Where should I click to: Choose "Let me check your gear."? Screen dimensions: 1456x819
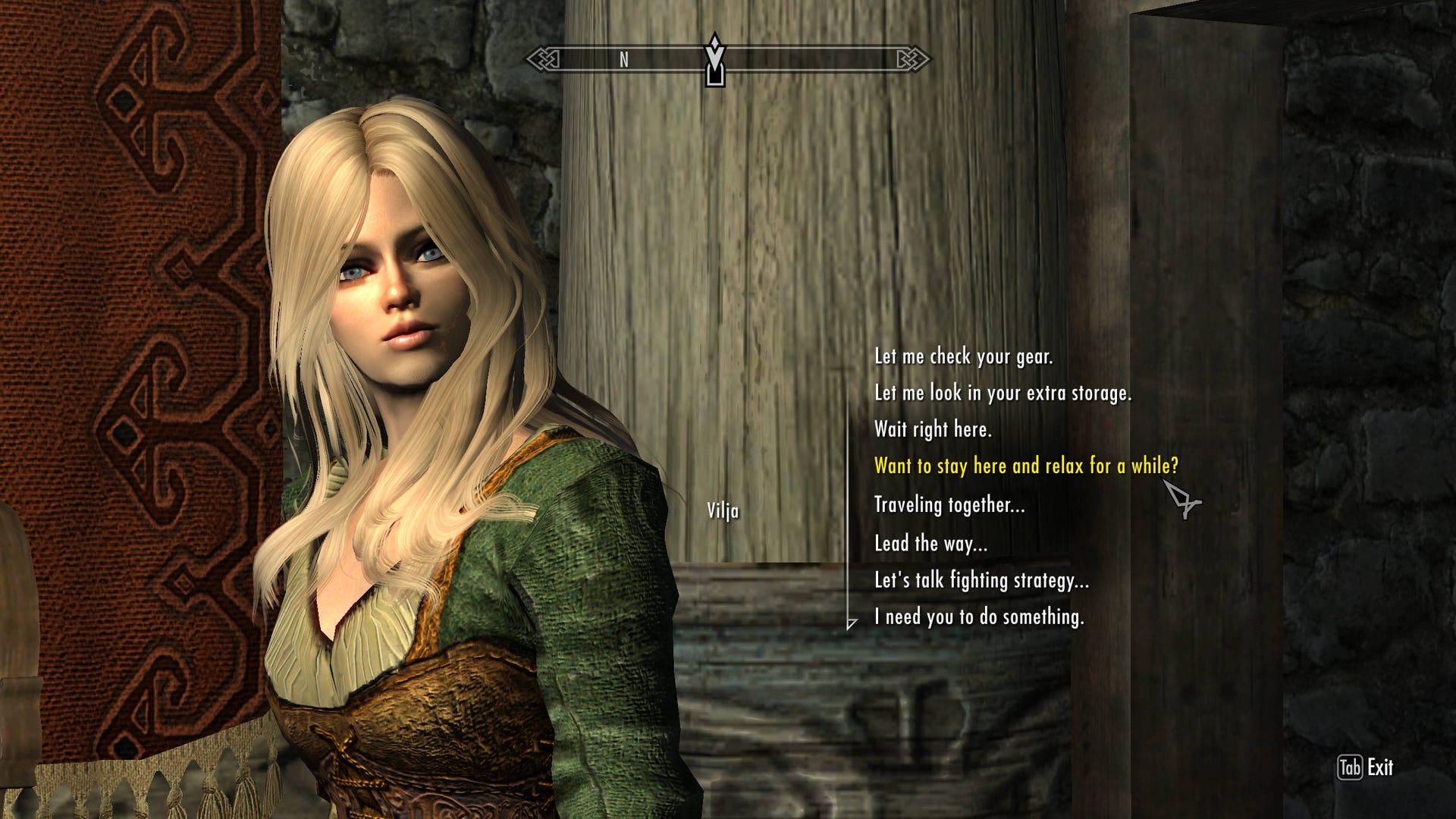[x=963, y=356]
